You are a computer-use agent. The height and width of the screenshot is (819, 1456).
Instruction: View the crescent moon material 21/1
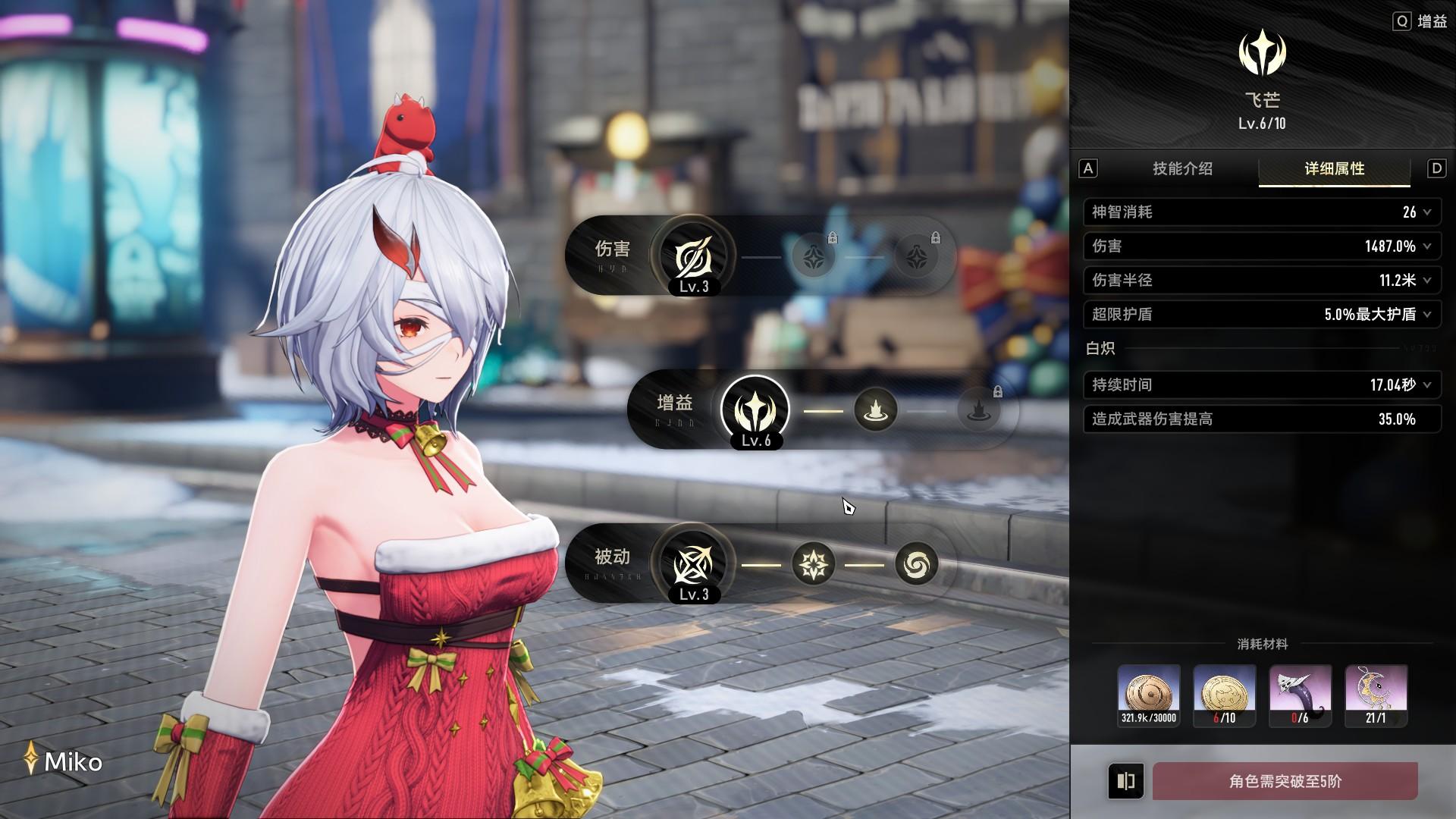point(1376,695)
